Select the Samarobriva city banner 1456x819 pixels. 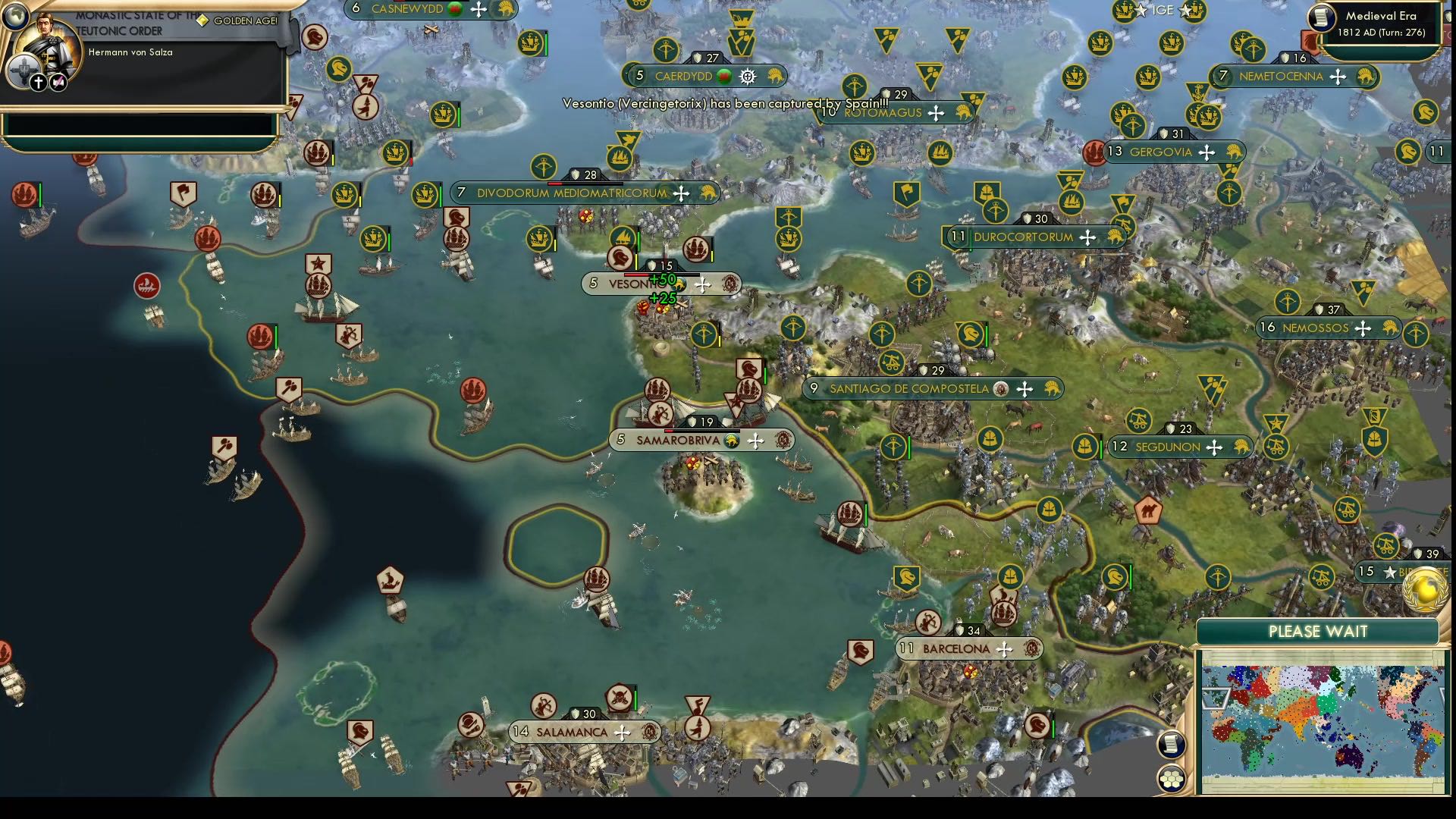coord(675,439)
